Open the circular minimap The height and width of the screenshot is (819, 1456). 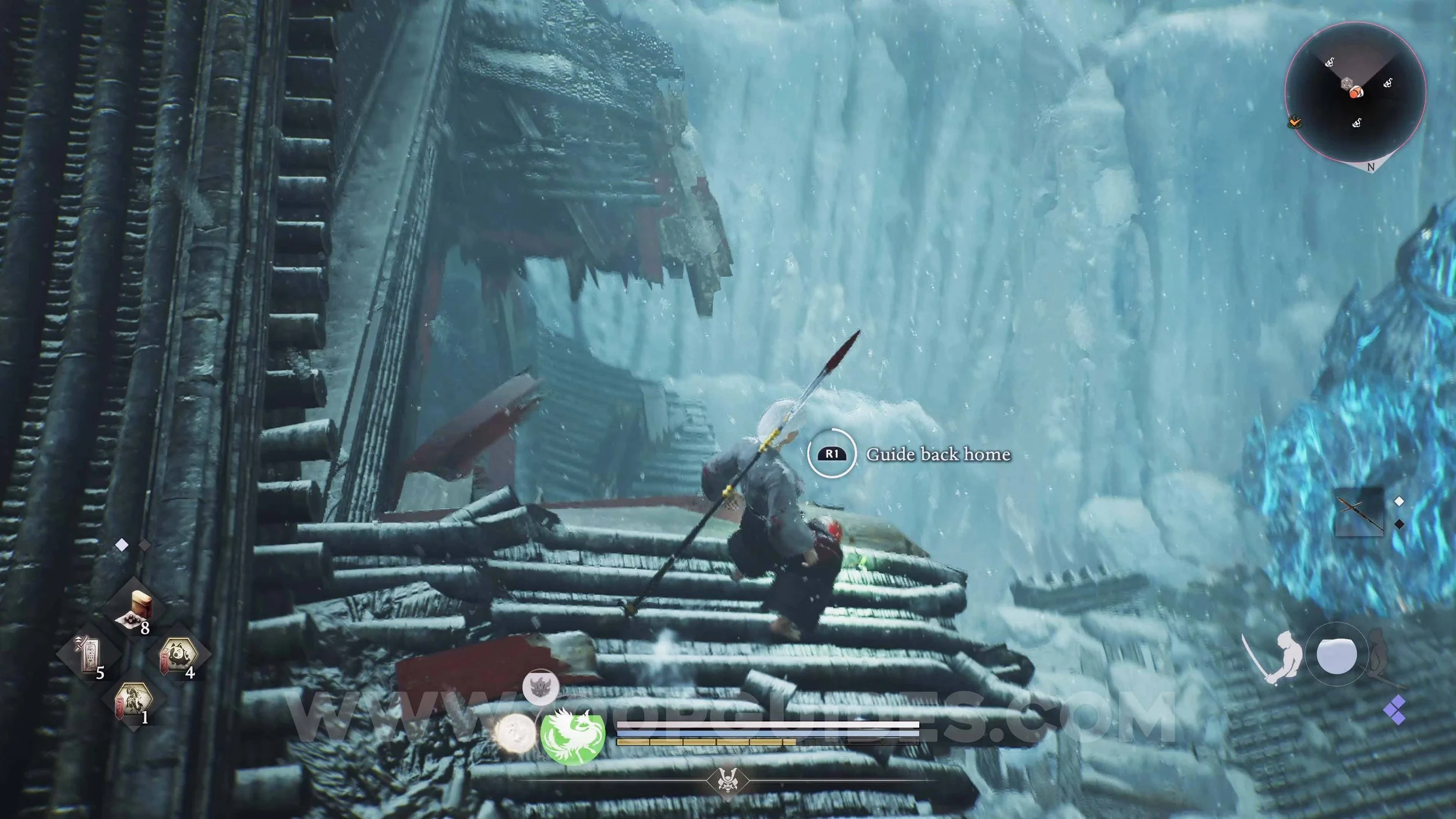point(1355,92)
